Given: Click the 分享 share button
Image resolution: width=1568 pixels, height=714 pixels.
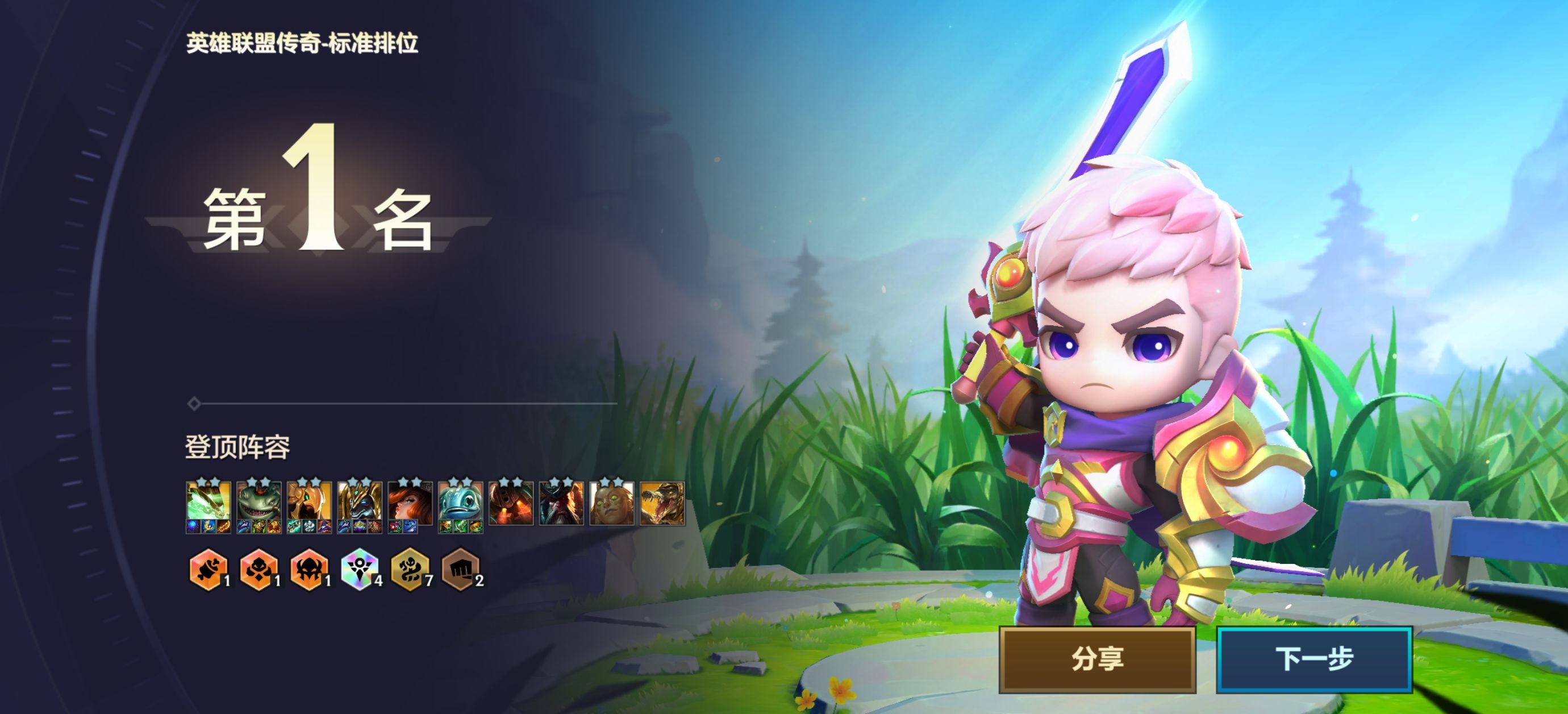Looking at the screenshot, I should (x=1097, y=659).
